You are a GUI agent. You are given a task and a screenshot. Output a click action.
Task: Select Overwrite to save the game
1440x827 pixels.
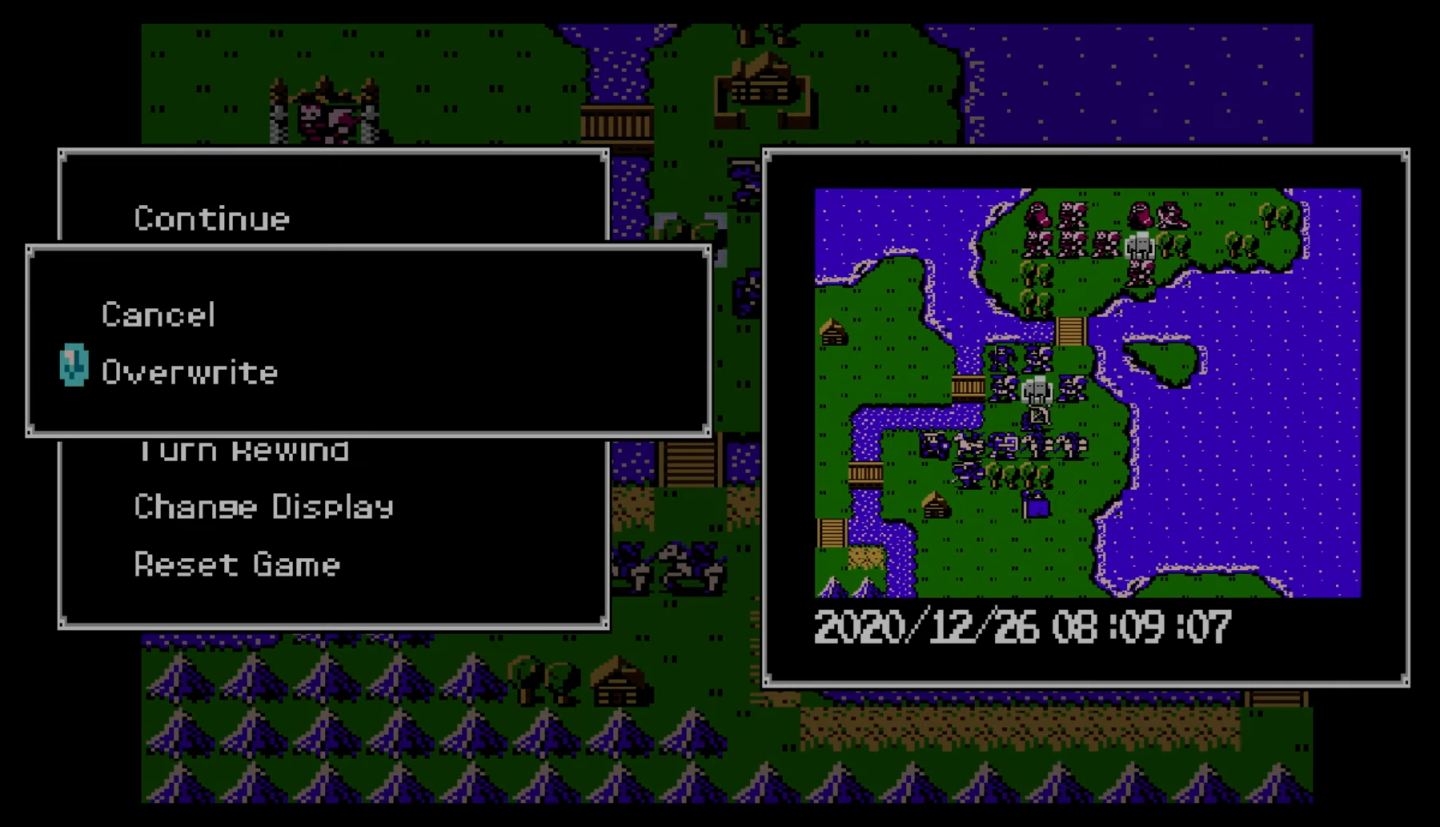coord(190,372)
